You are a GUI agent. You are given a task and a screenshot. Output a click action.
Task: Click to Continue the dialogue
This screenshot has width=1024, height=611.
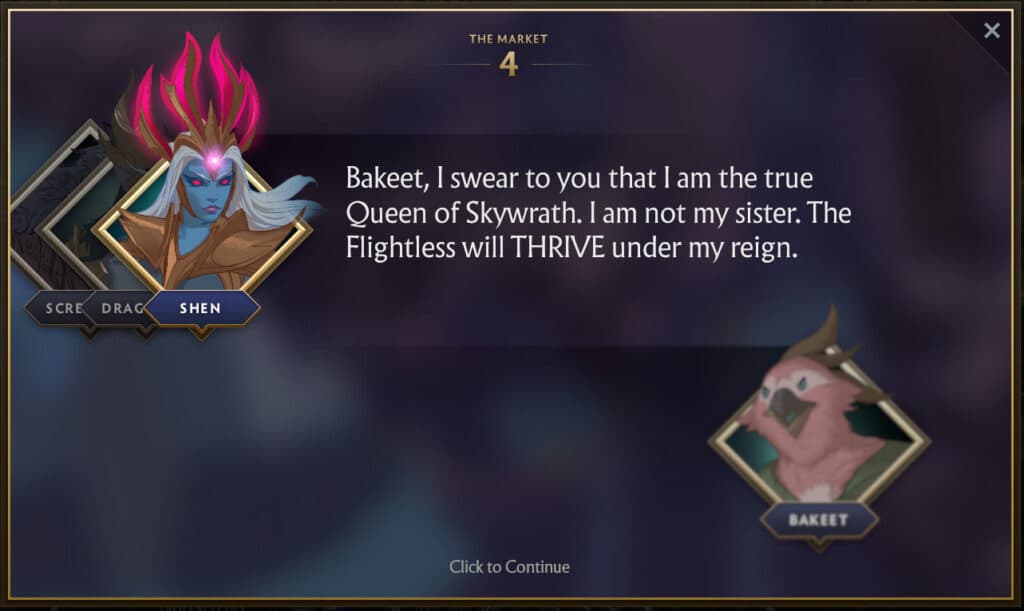coord(509,567)
